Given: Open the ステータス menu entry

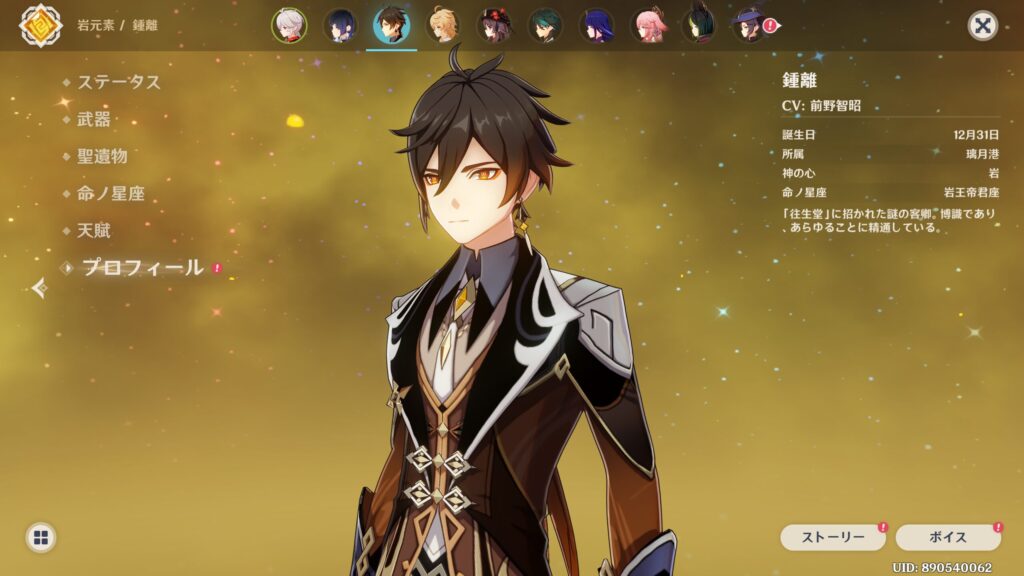Looking at the screenshot, I should coord(119,82).
